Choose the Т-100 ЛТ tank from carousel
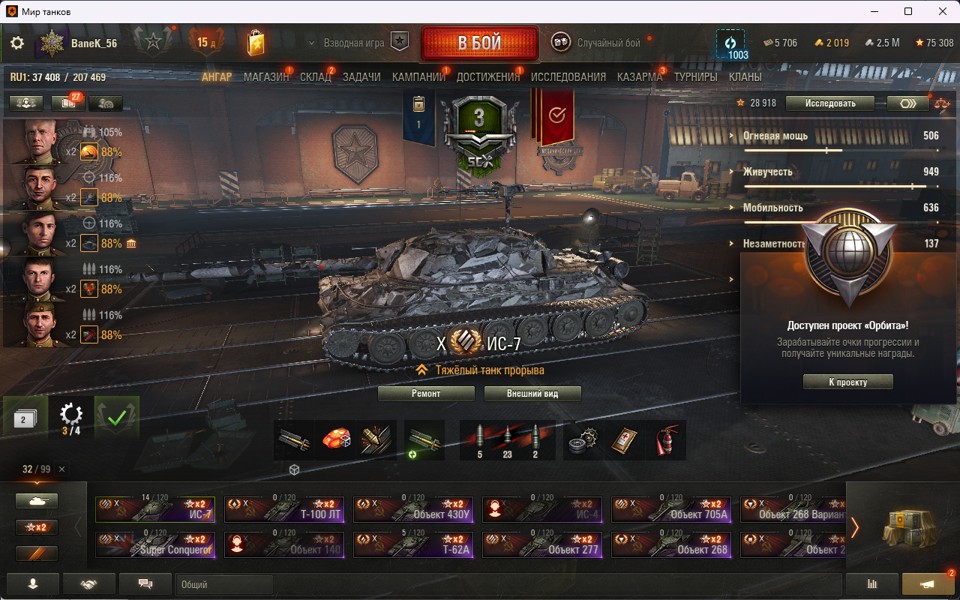Viewport: 960px width, 600px height. click(286, 510)
